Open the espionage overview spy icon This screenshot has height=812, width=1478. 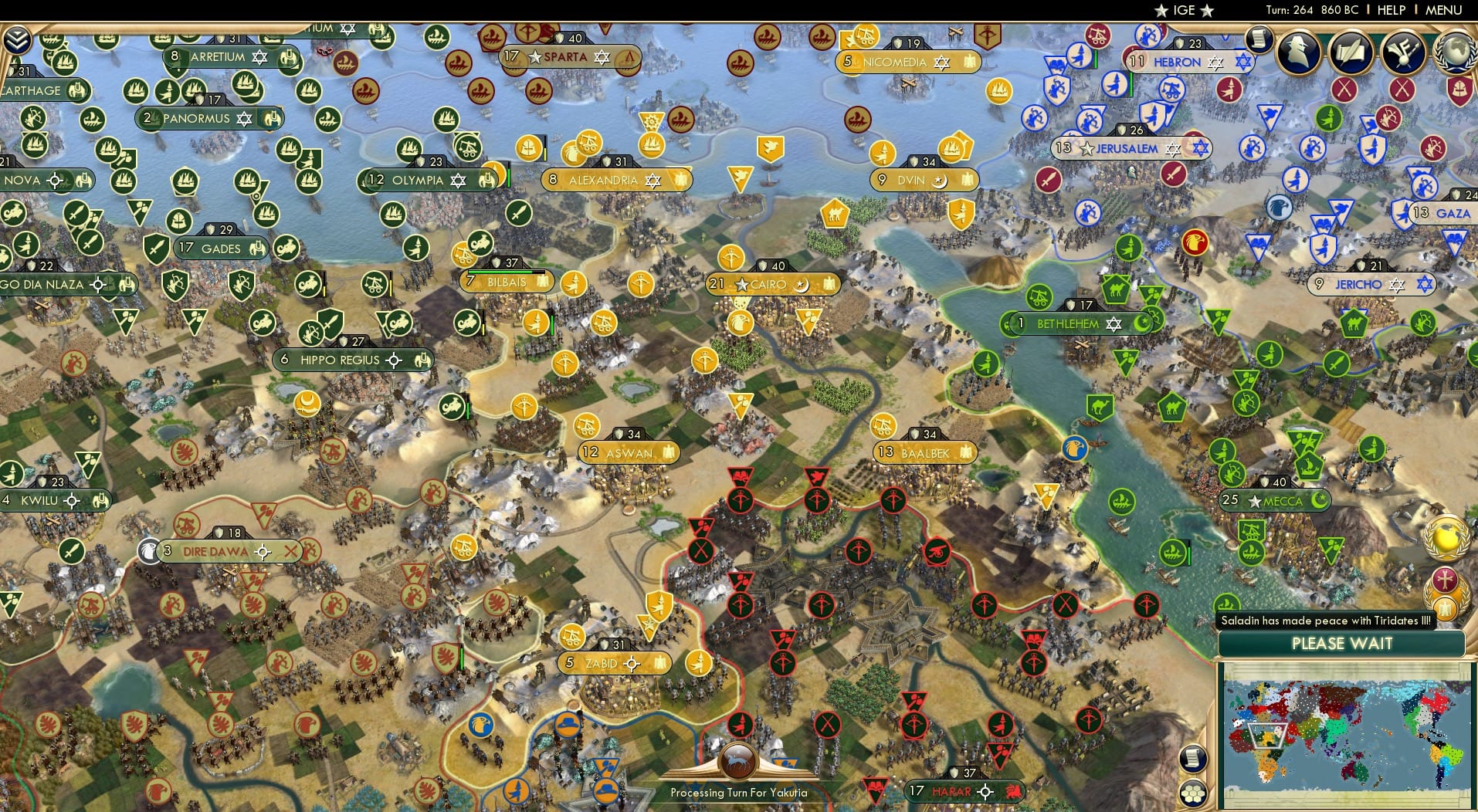(x=1300, y=53)
